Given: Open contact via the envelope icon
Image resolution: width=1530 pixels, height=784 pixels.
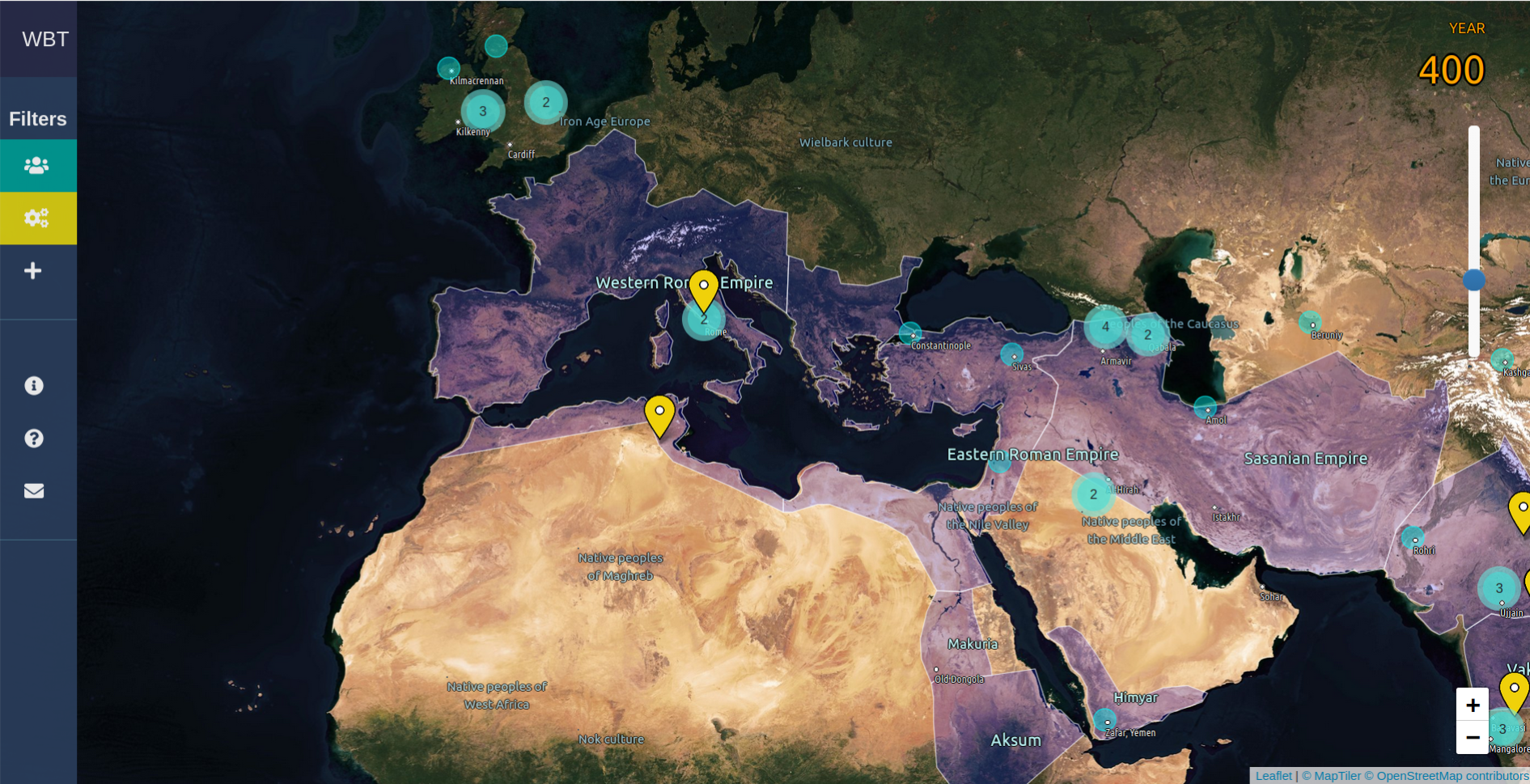Looking at the screenshot, I should coord(35,489).
